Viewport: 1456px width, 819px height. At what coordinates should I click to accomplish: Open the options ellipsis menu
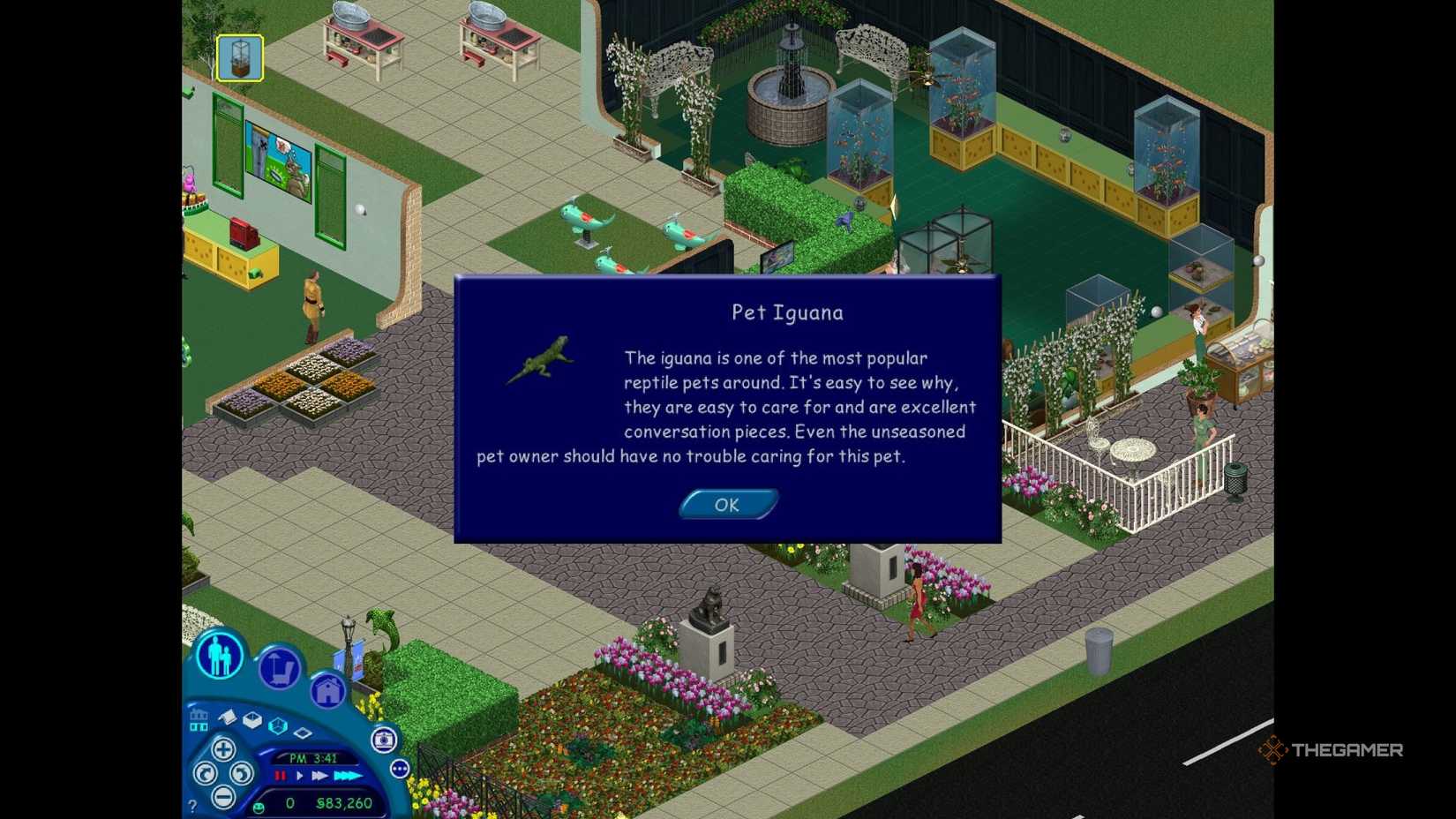[400, 769]
